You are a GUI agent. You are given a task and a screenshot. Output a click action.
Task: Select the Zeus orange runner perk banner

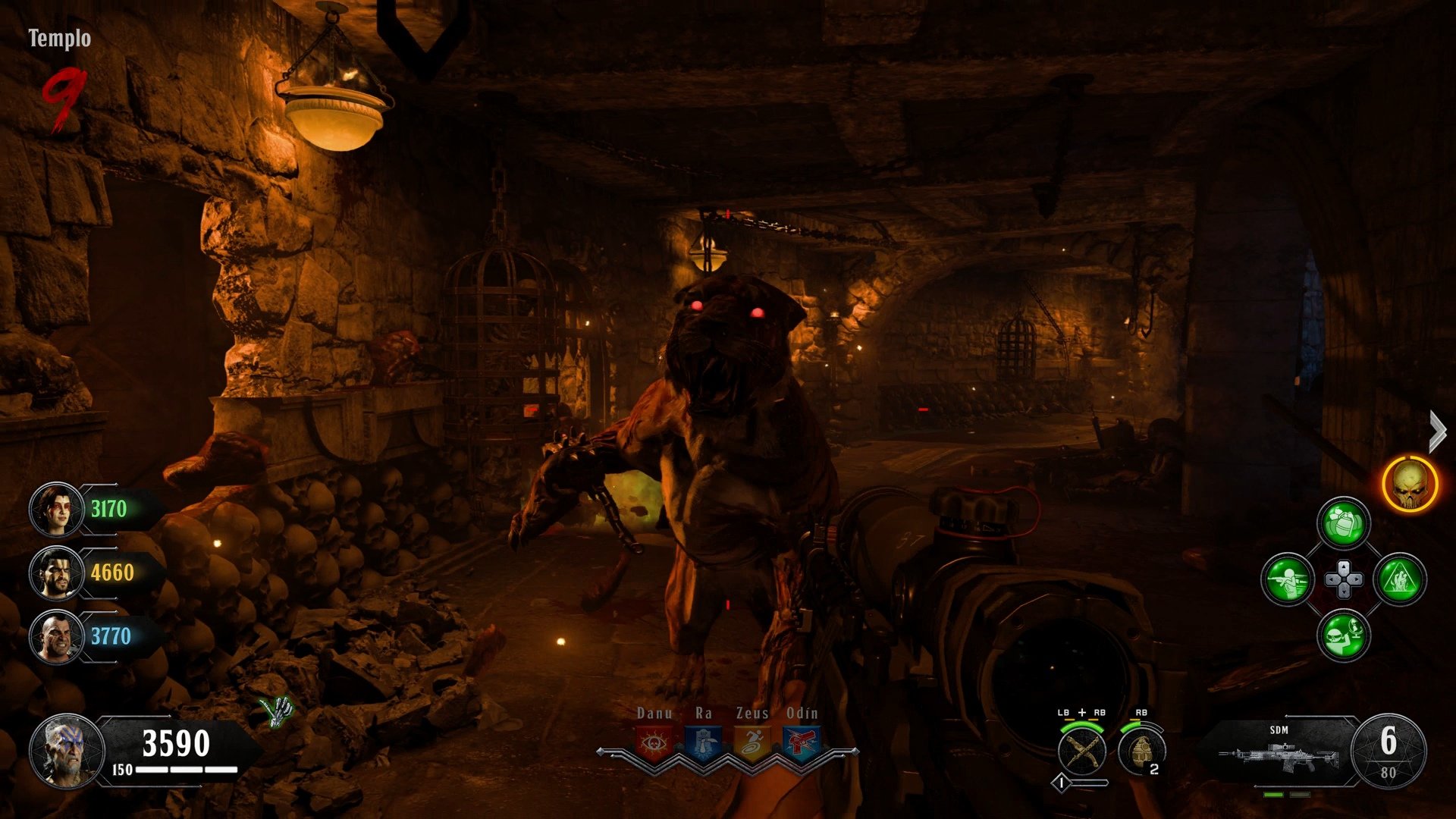point(752,742)
